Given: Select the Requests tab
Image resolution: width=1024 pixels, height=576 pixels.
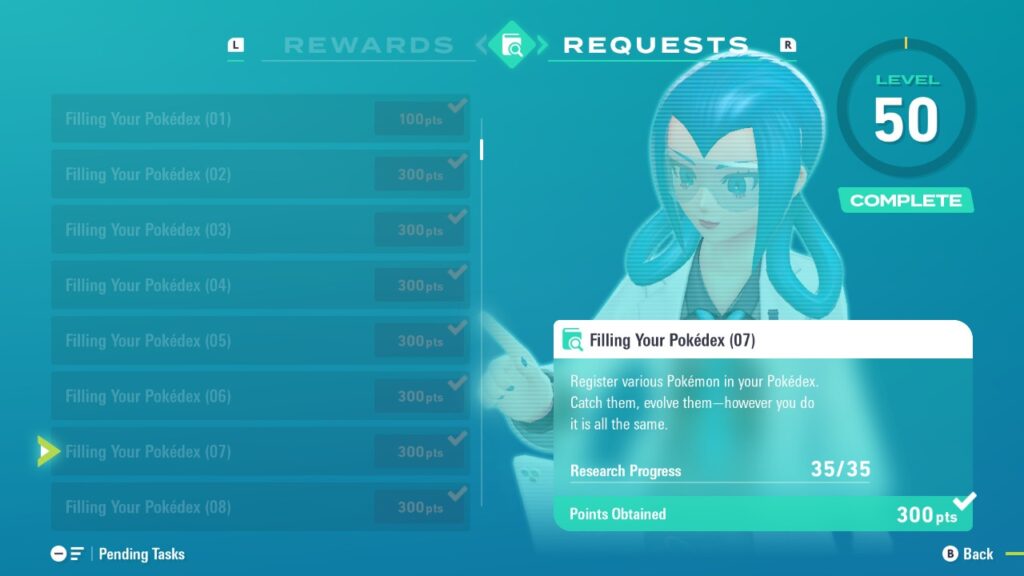Looking at the screenshot, I should pos(656,45).
